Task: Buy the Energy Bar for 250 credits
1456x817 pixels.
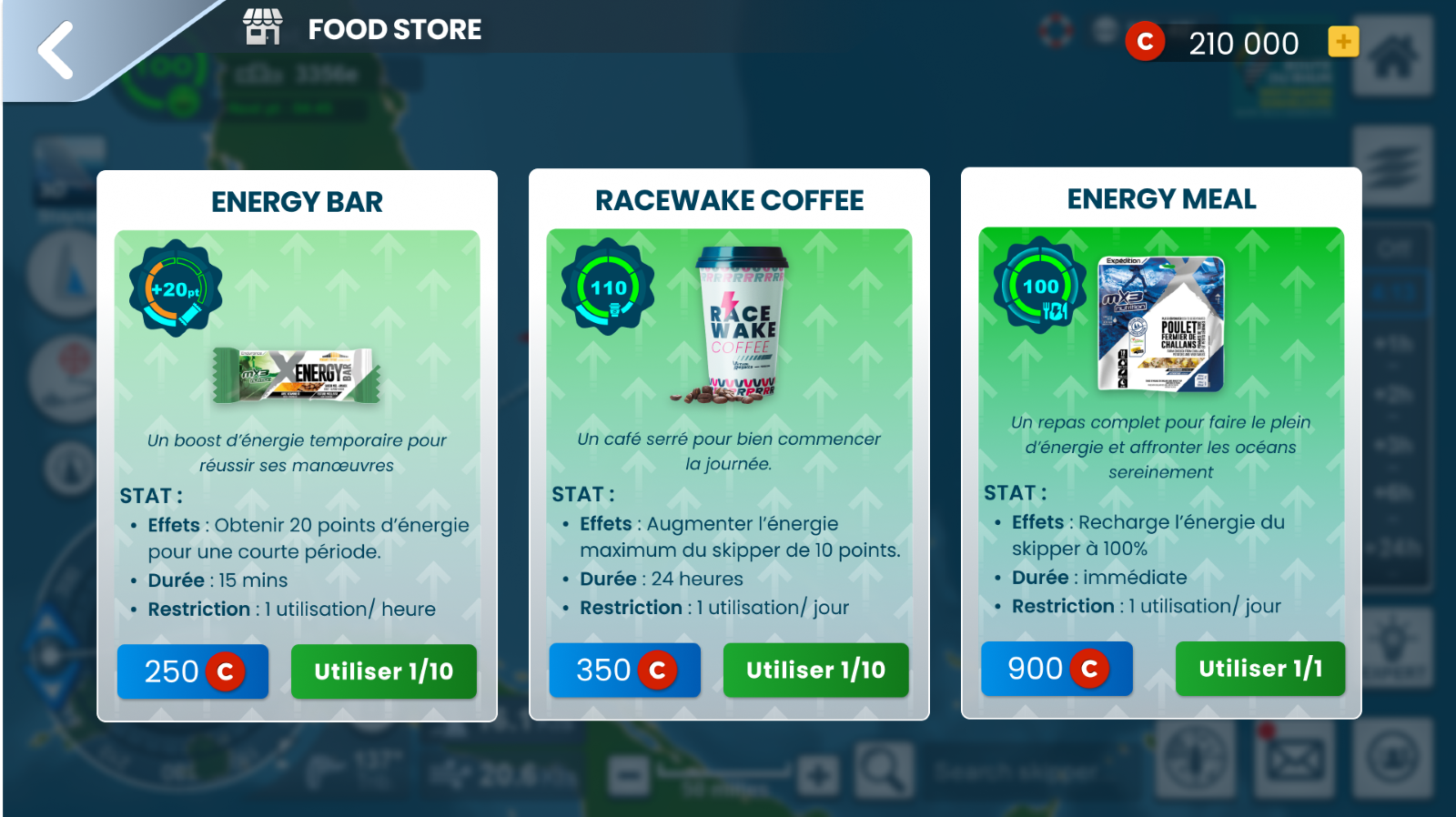Action: [192, 671]
